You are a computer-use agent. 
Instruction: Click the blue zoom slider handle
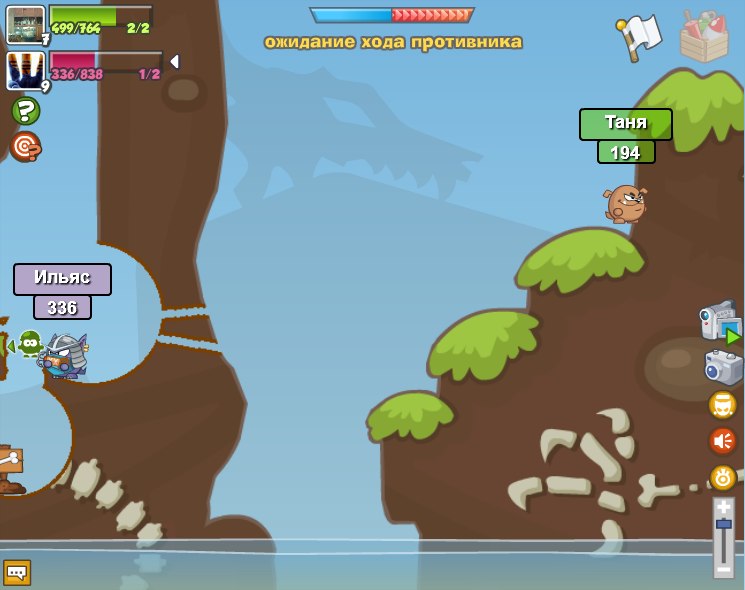(x=724, y=525)
